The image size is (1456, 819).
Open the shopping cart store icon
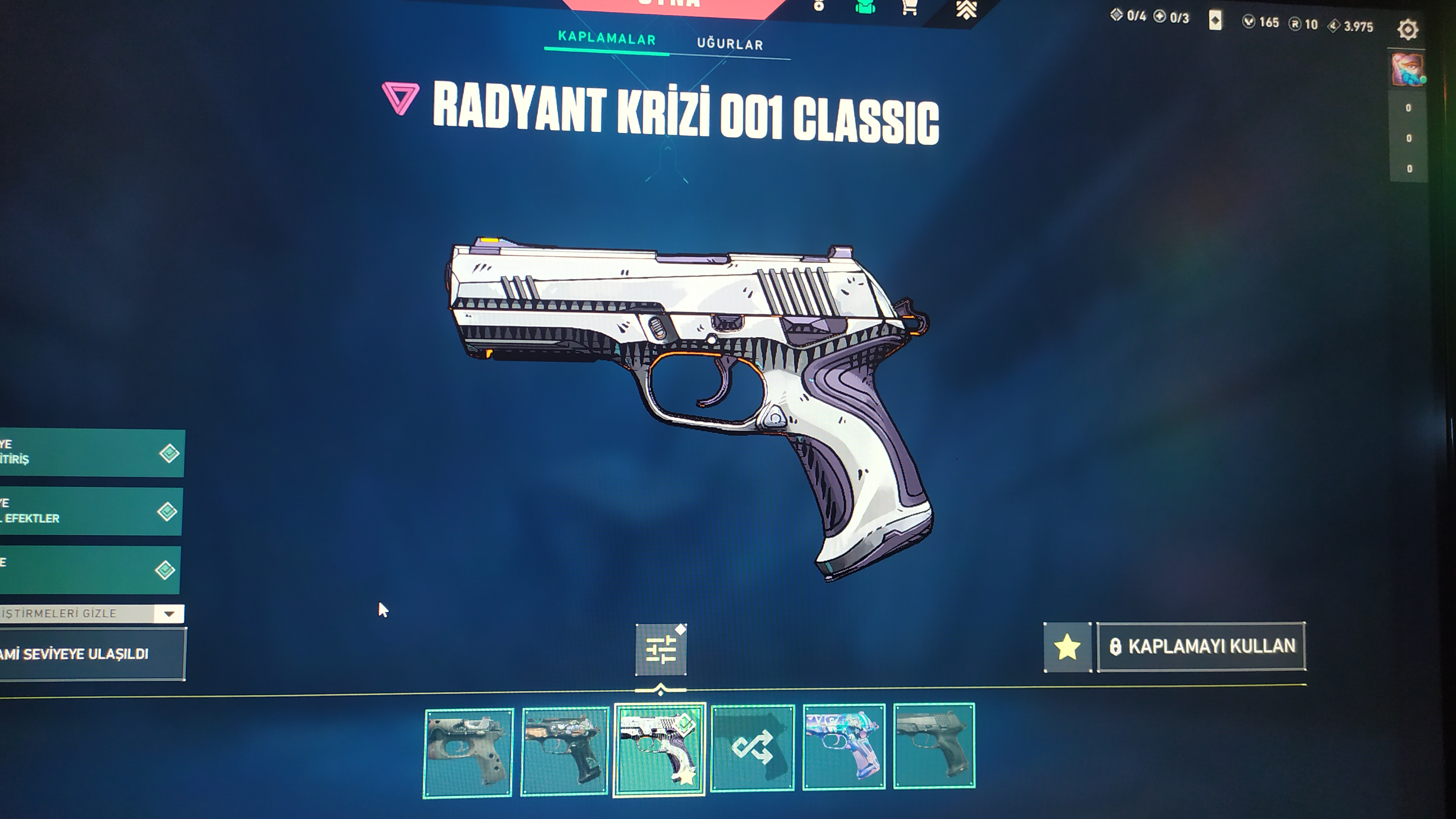pos(909,8)
